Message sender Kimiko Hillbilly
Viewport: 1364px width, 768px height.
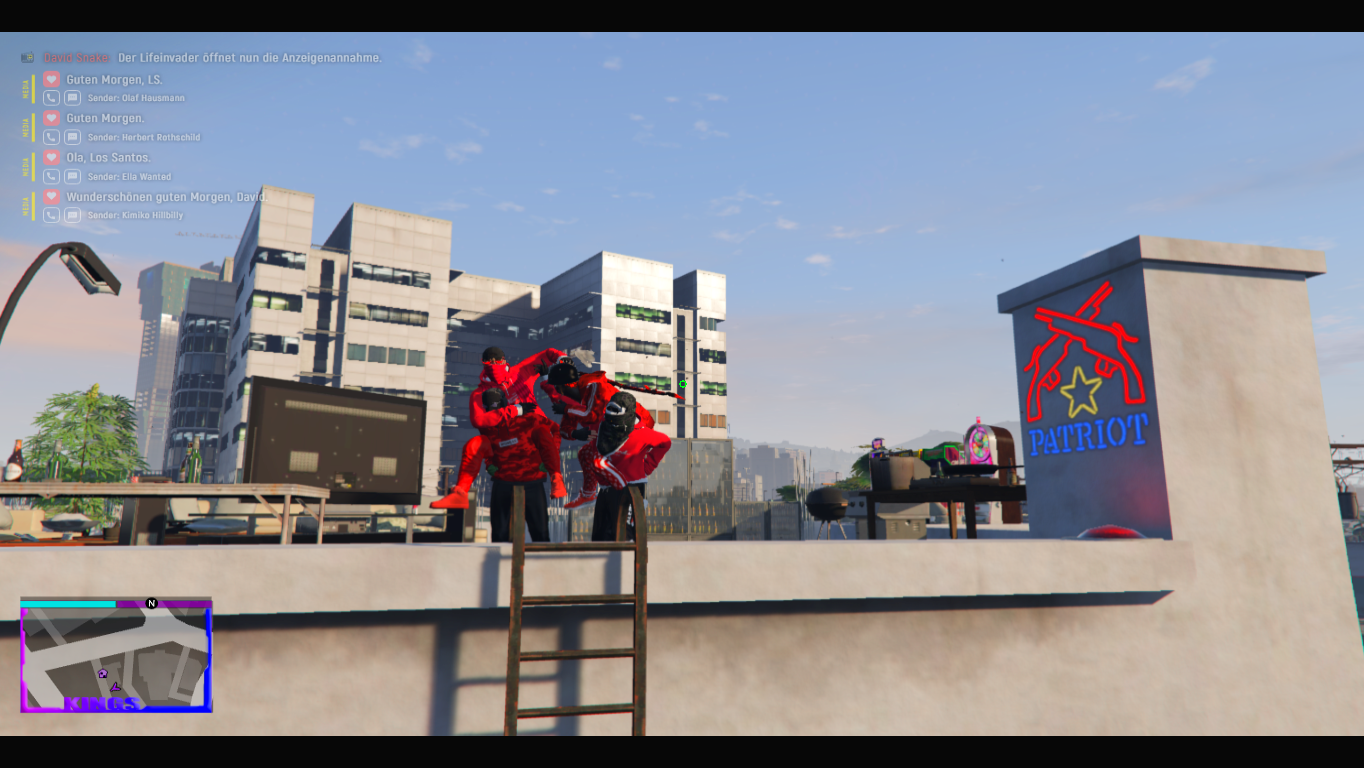tap(72, 215)
